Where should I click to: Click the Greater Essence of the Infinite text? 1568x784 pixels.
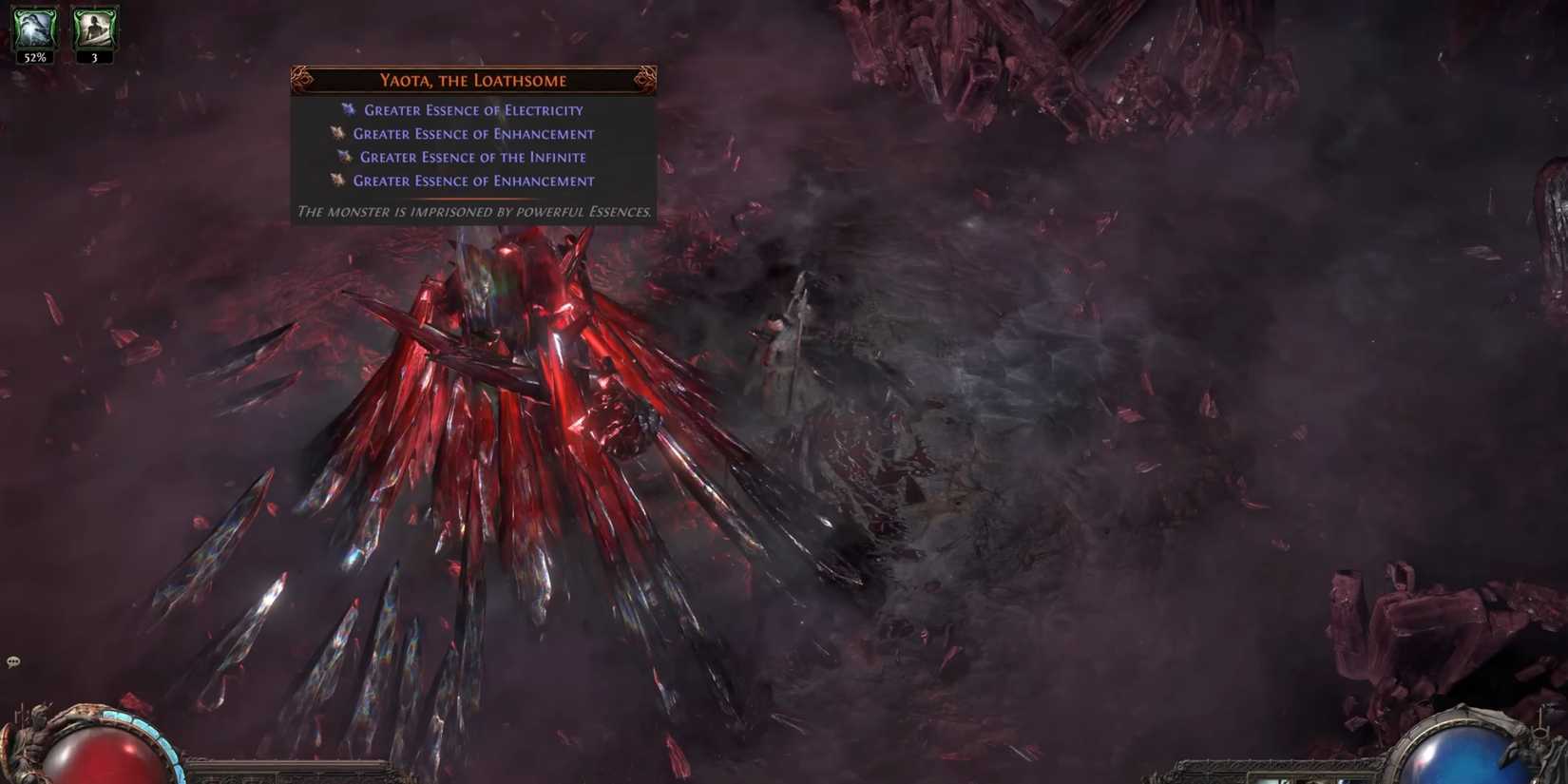pos(472,157)
